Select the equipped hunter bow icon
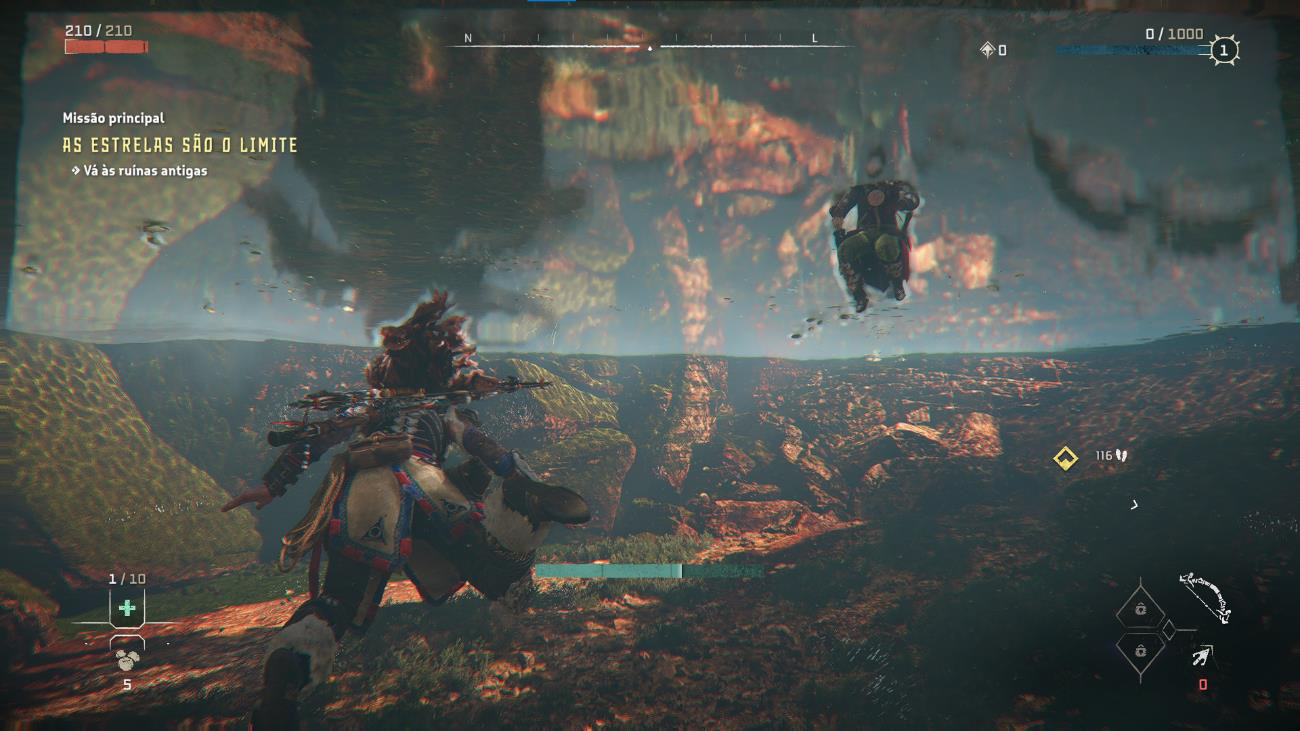Screen dimensions: 1300x731 tap(1203, 596)
